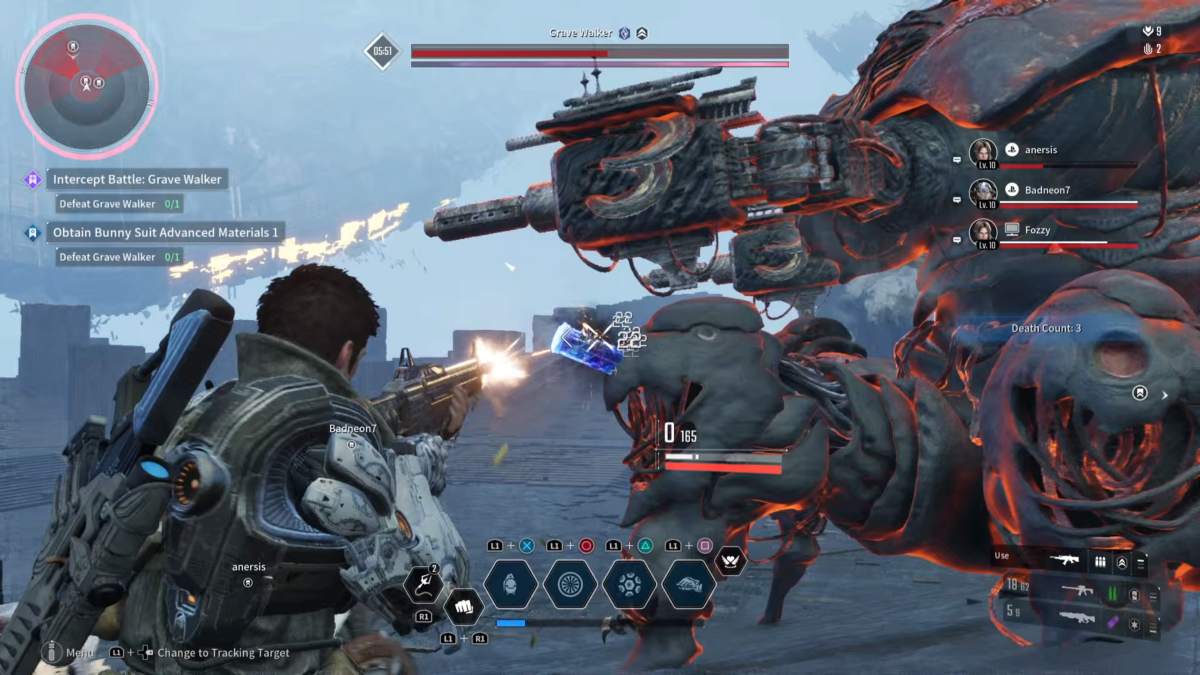The height and width of the screenshot is (675, 1200).
Task: Click the Grave Walker boss name label
Action: coord(580,33)
